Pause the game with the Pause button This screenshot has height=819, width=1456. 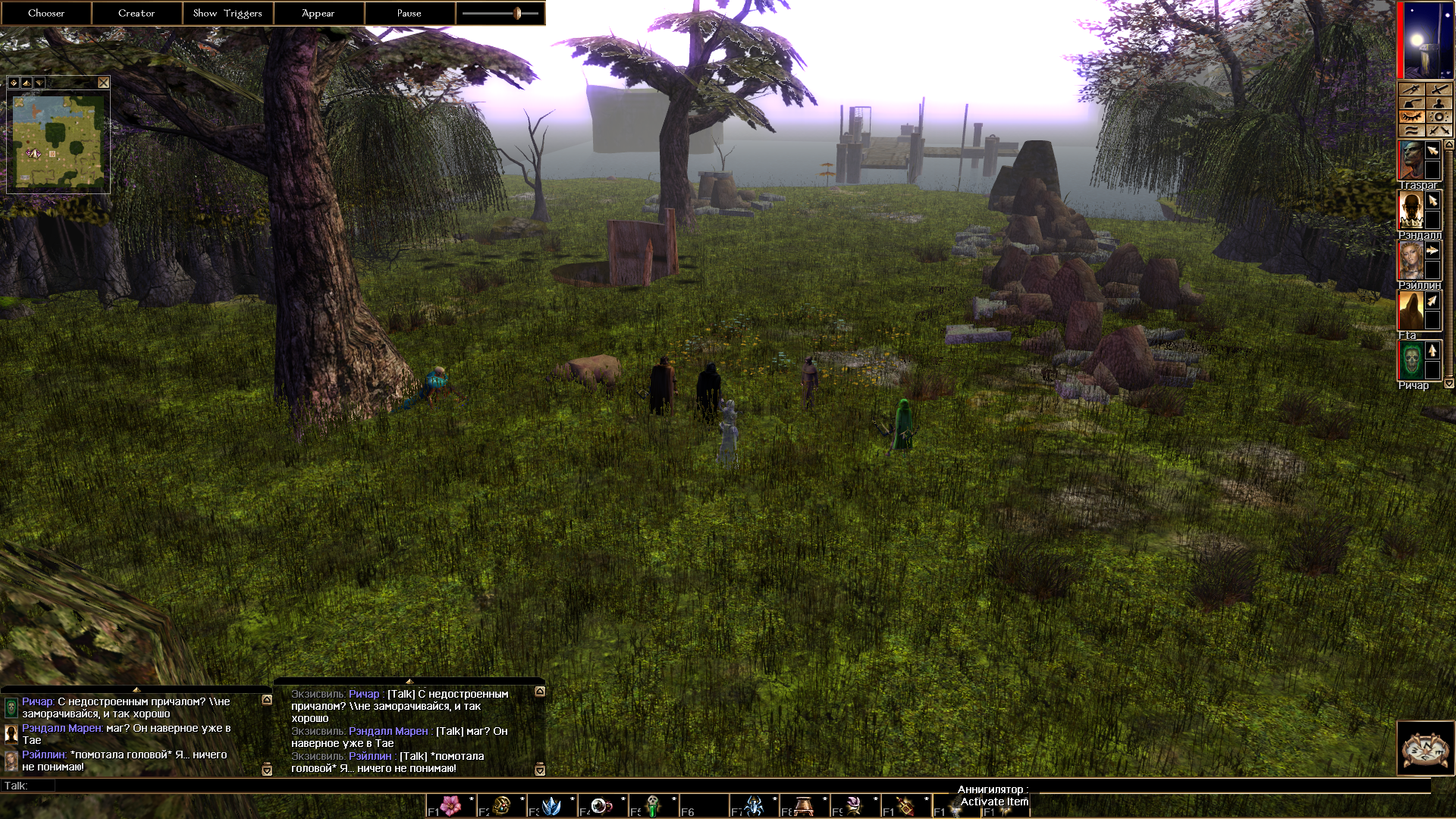pos(409,13)
